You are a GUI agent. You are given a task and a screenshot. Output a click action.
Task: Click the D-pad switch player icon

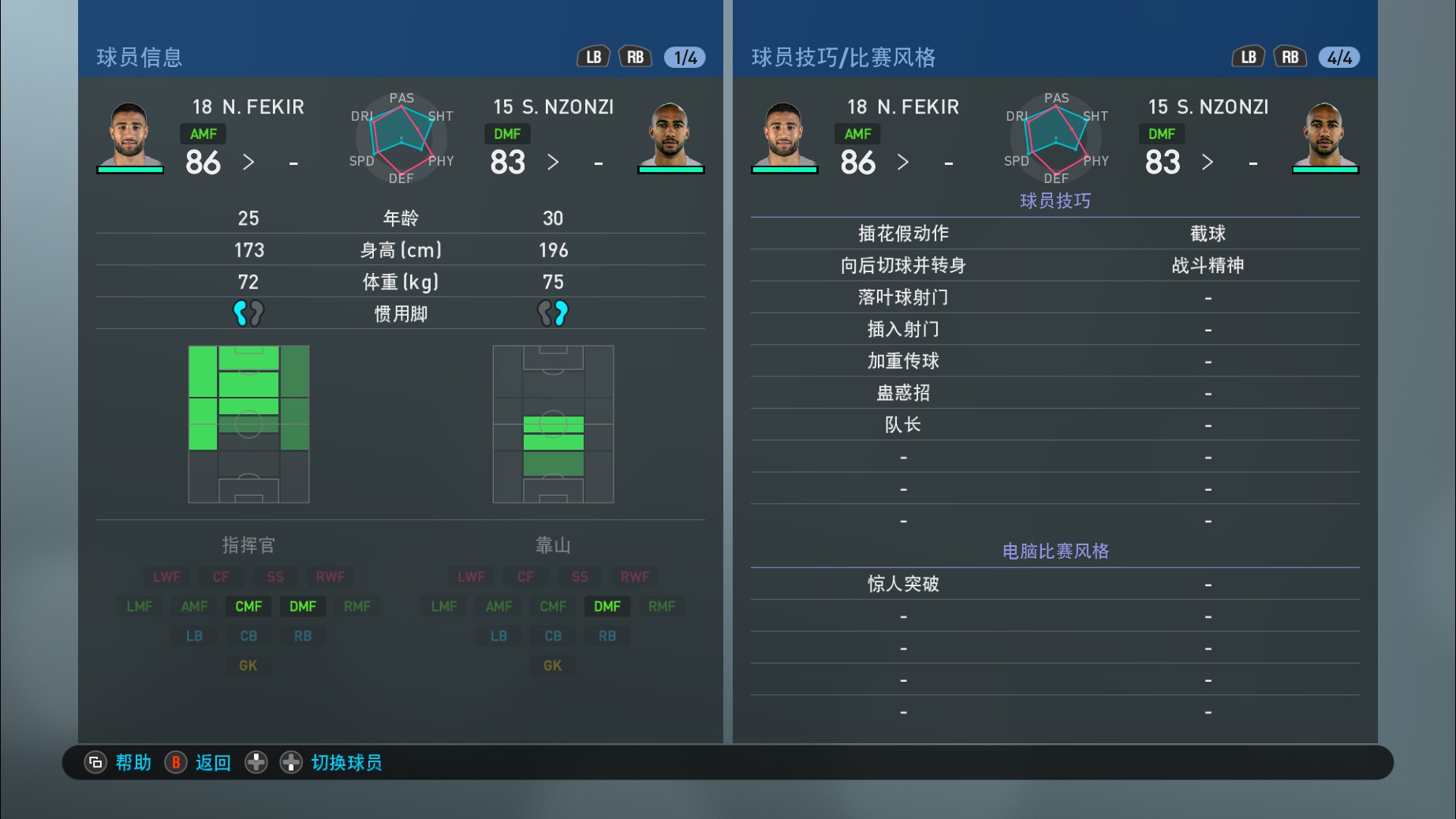tap(256, 762)
